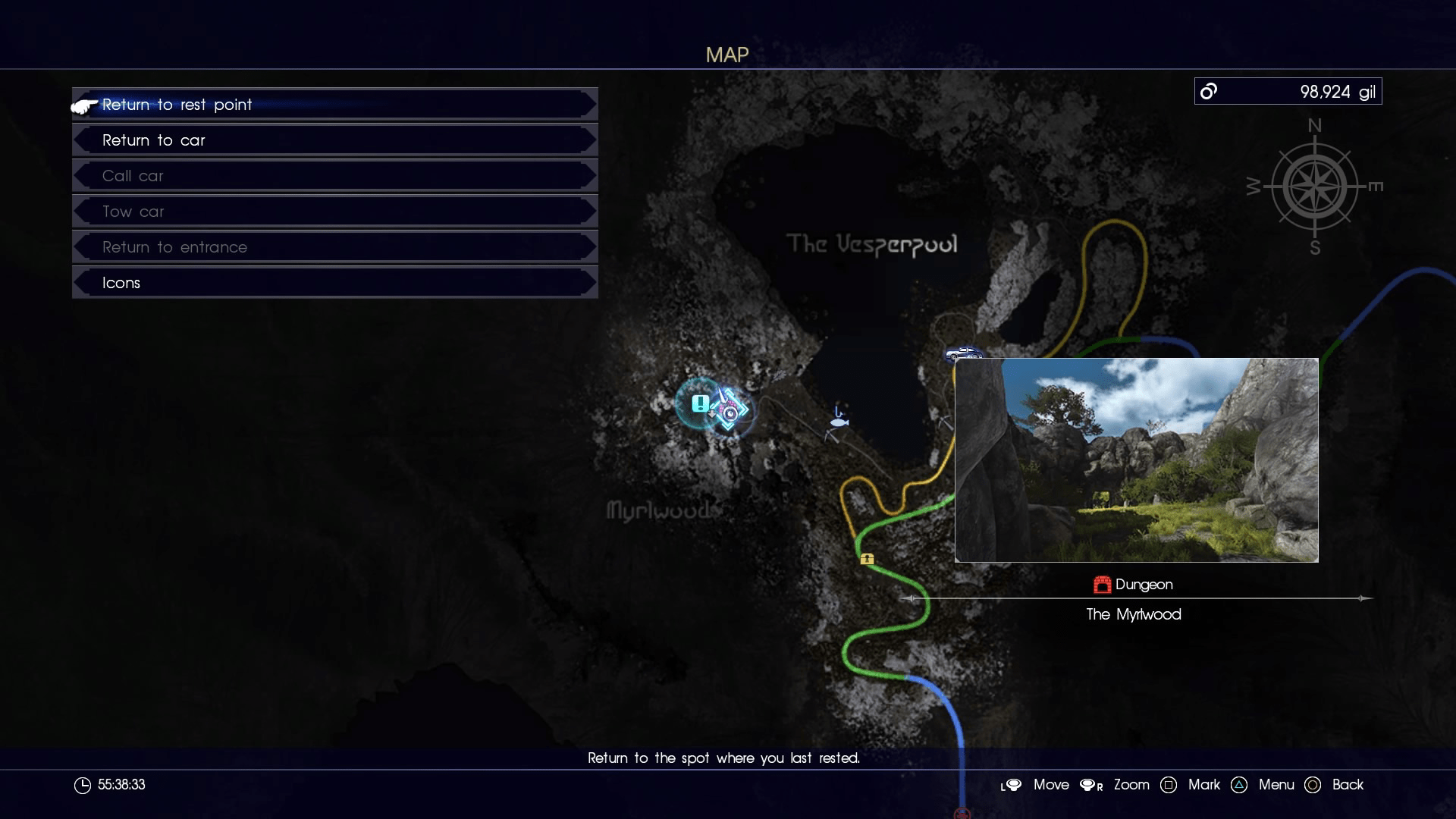This screenshot has width=1456, height=819.
Task: Select the Mark square button prompt
Action: (x=1169, y=785)
